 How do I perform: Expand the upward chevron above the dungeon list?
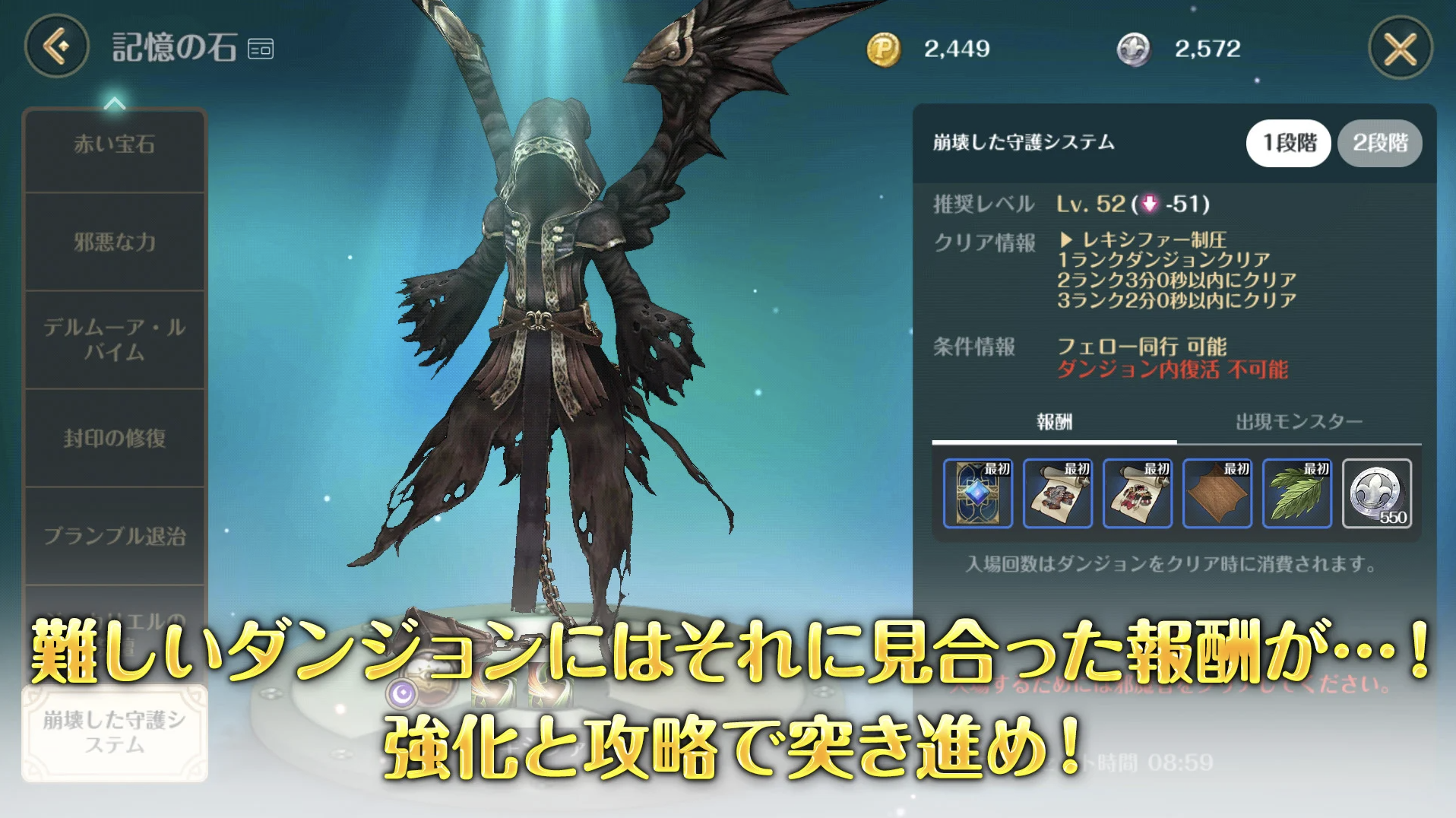[x=116, y=103]
